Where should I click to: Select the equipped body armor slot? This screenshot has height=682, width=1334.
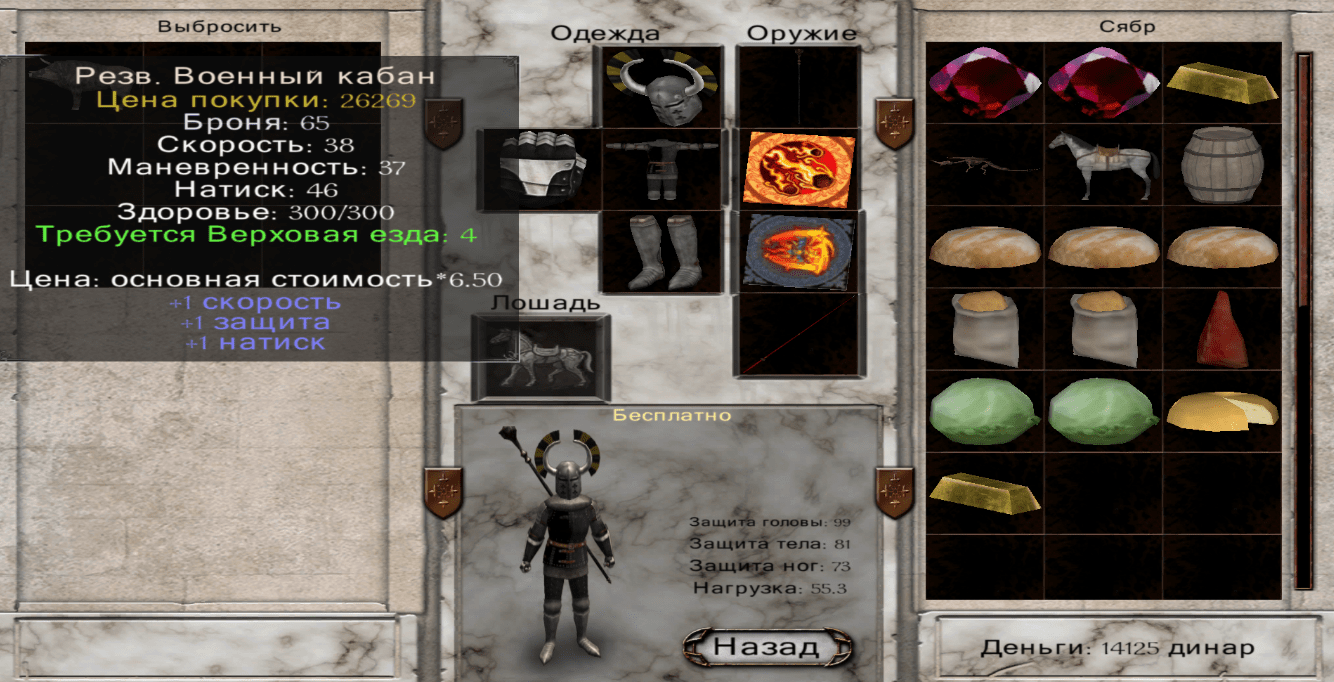[662, 169]
